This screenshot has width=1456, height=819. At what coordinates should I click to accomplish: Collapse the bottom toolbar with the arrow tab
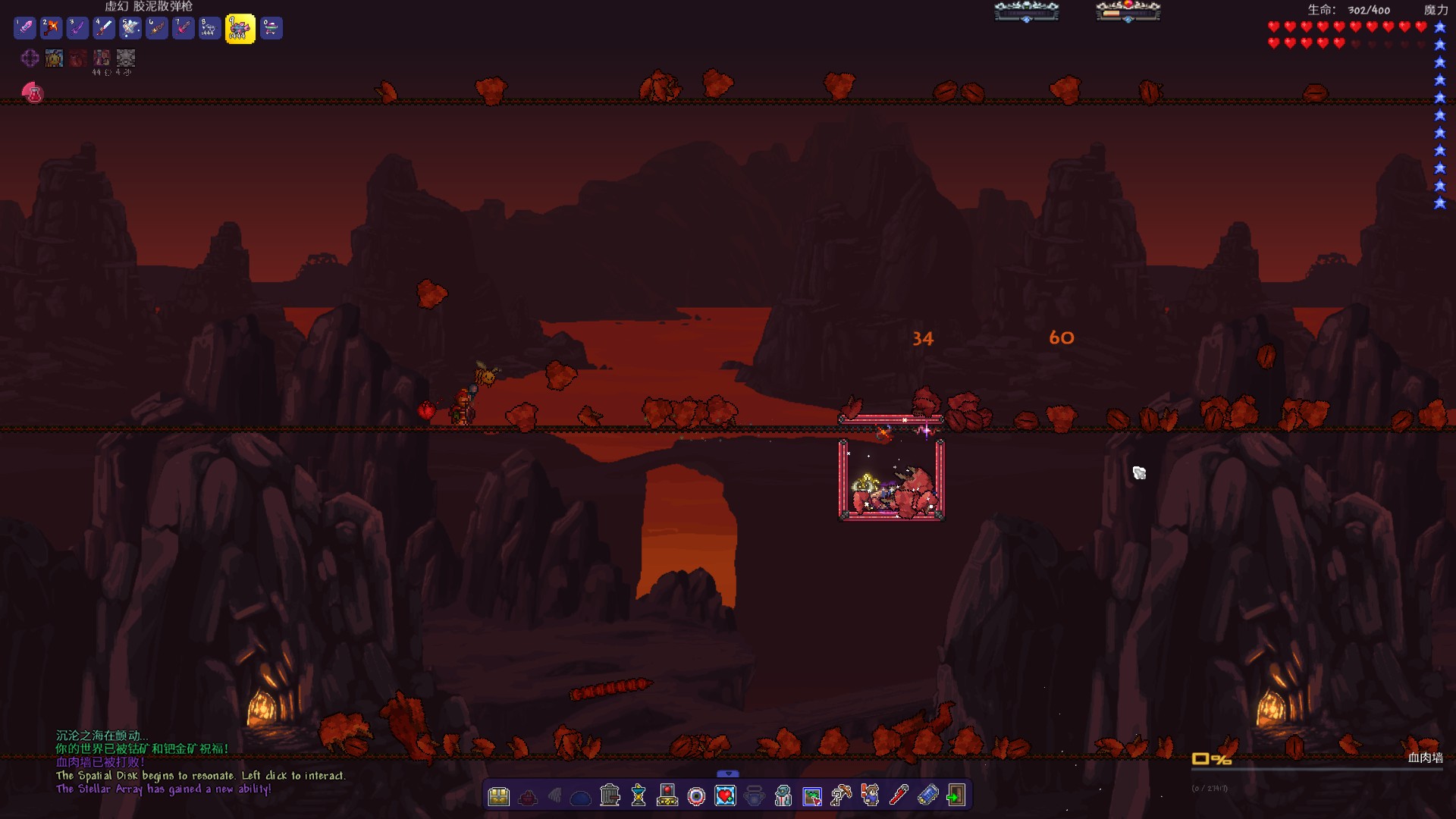(727, 773)
